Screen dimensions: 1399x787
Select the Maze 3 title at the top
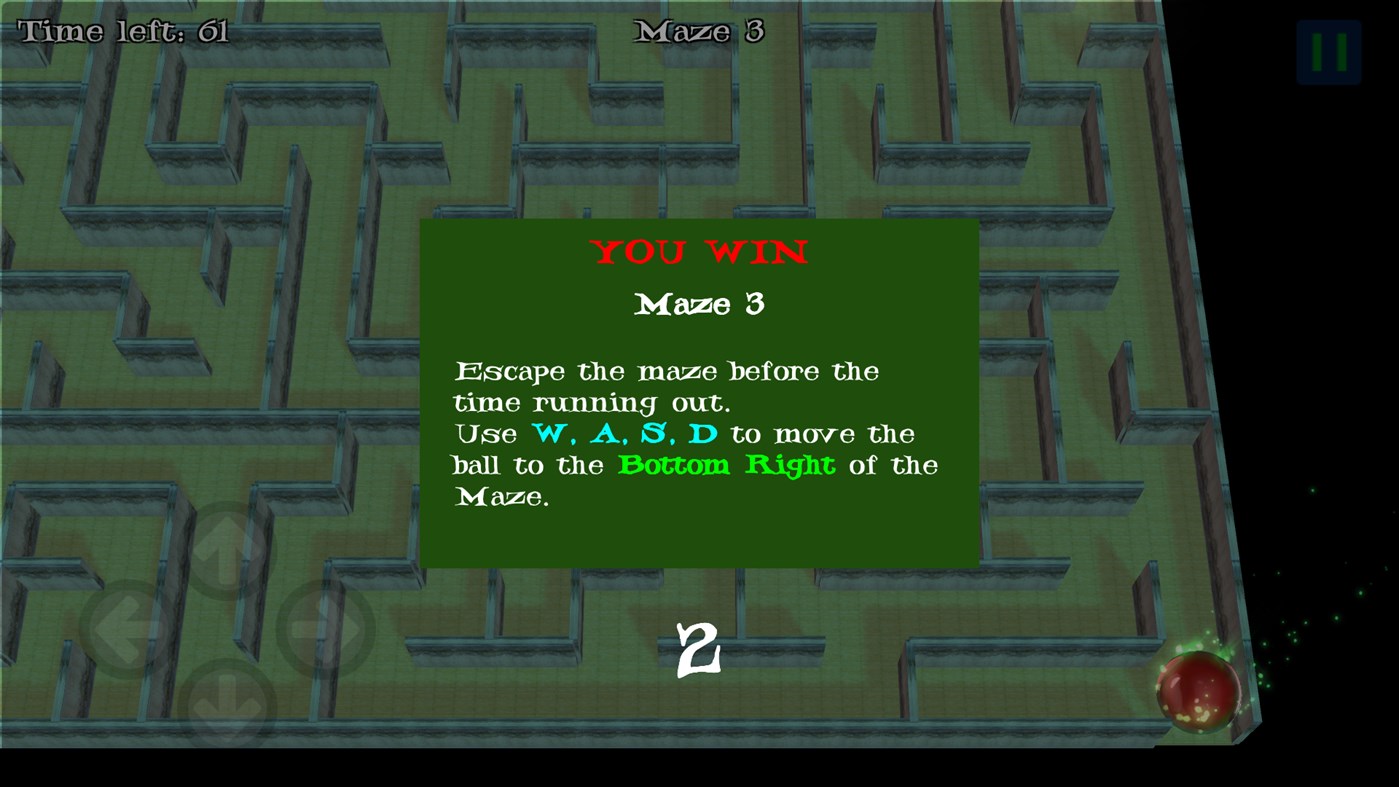click(x=699, y=31)
